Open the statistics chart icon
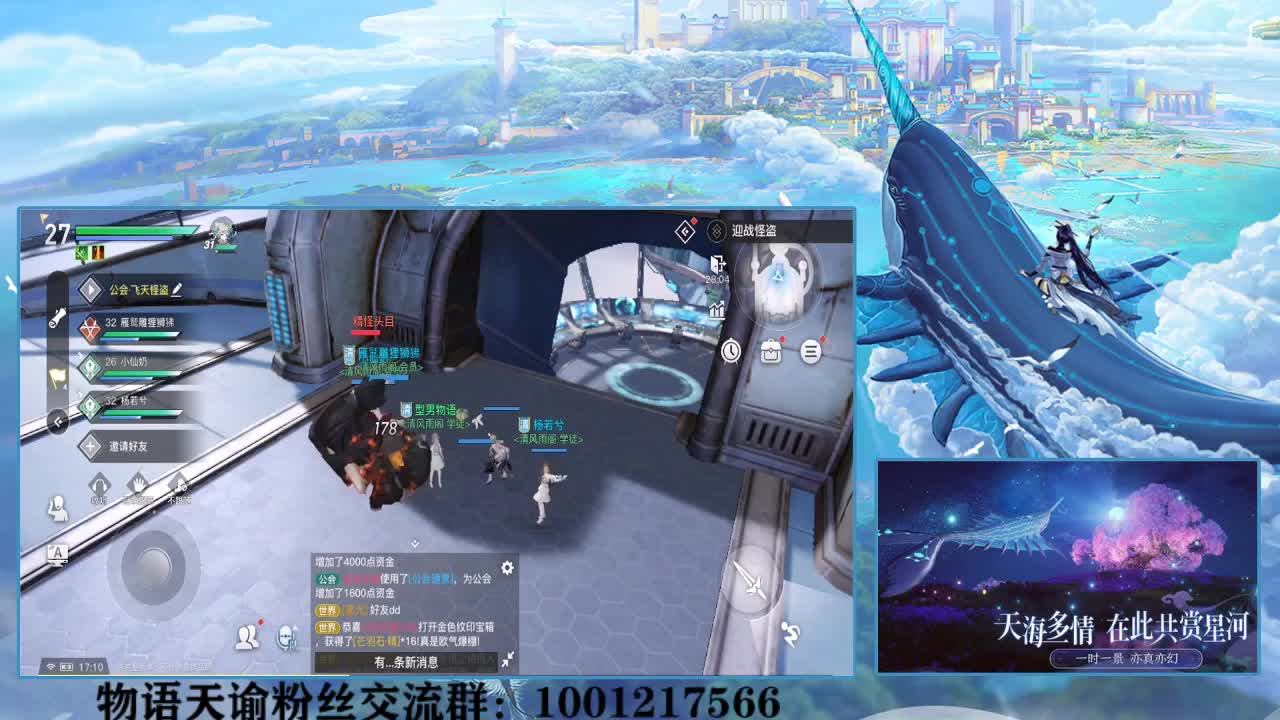The width and height of the screenshot is (1280, 720). click(717, 309)
